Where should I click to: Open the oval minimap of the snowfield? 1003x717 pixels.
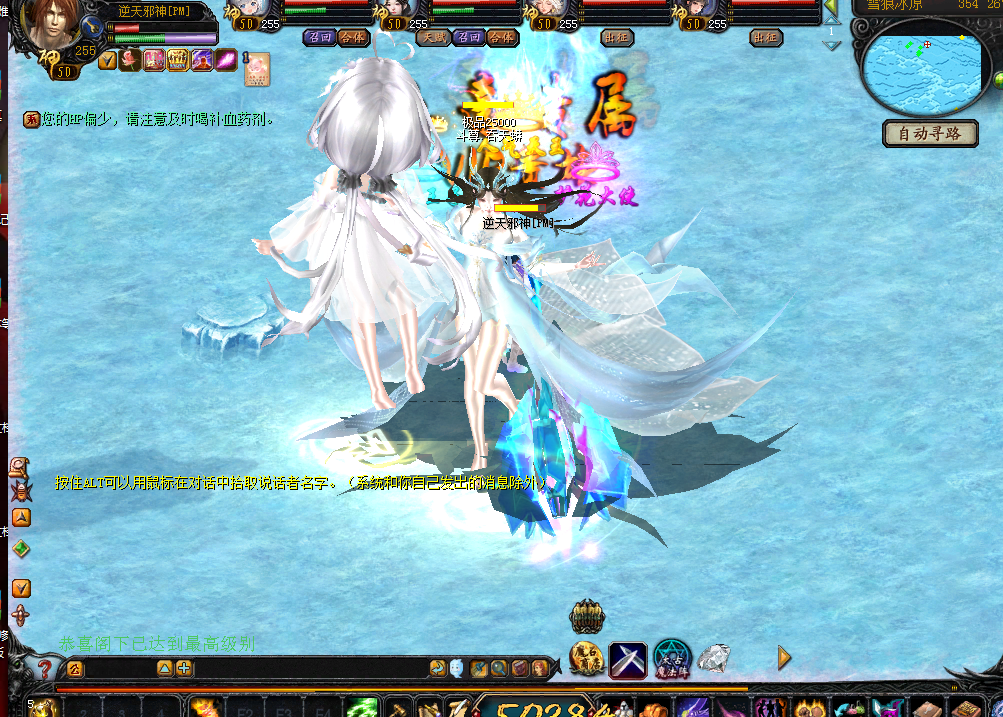tap(921, 67)
